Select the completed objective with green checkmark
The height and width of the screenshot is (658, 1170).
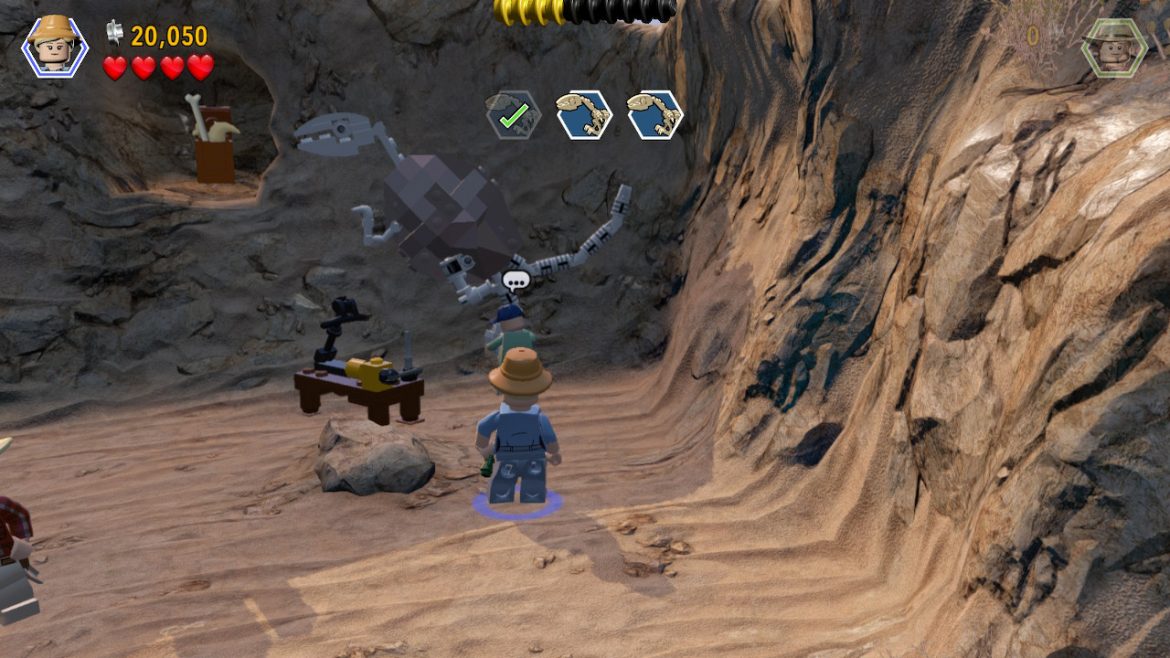[513, 115]
